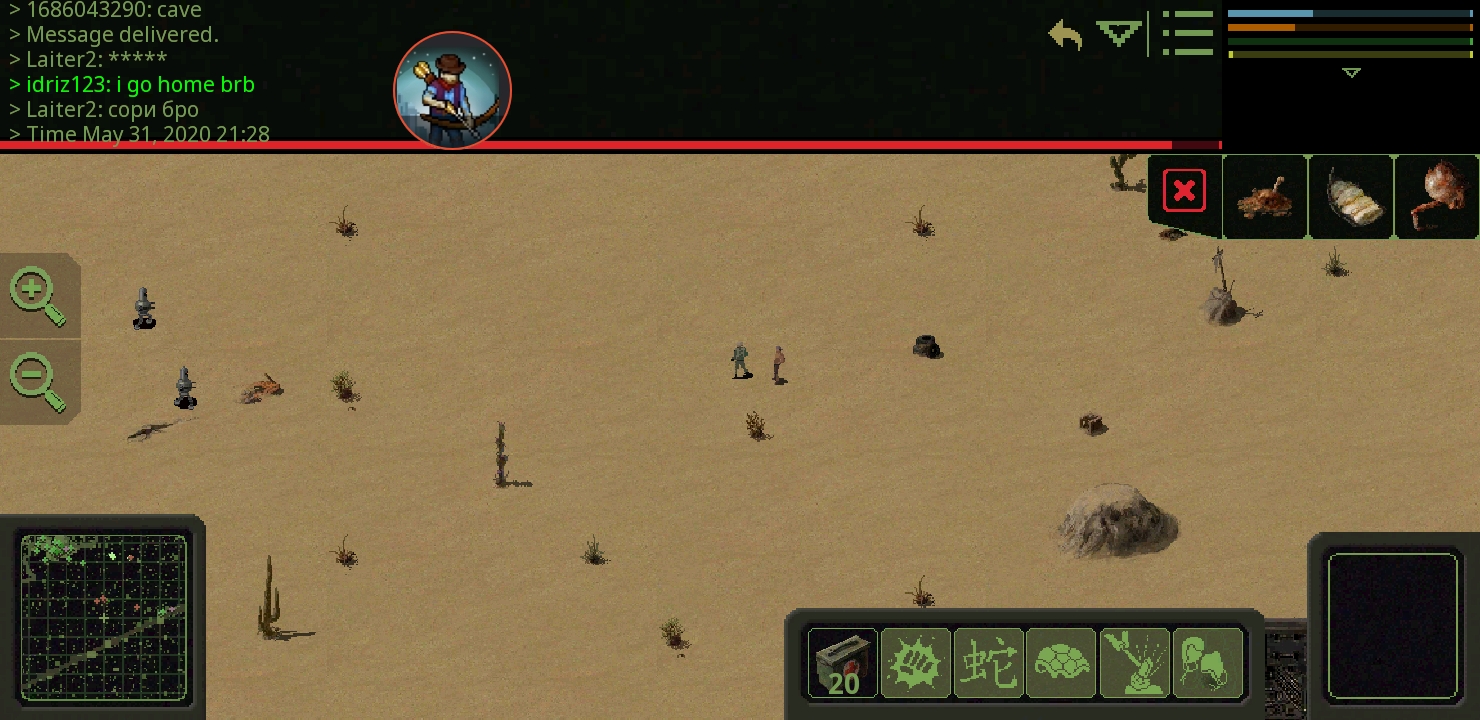The image size is (1480, 720).
Task: Use the snake (蛇) ability
Action: click(x=989, y=663)
